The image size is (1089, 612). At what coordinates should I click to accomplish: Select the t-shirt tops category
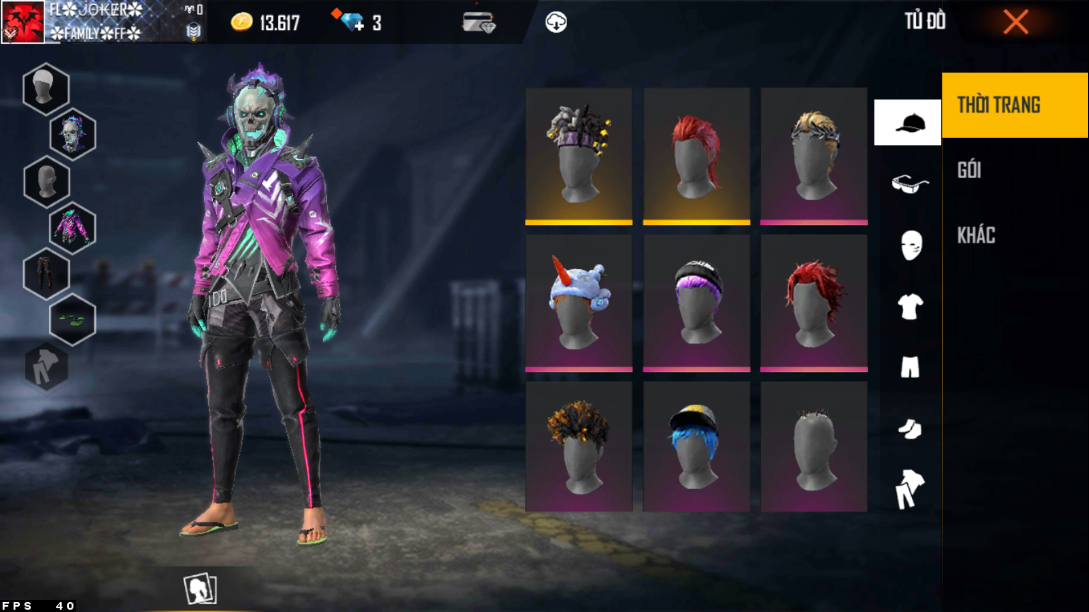pos(909,306)
